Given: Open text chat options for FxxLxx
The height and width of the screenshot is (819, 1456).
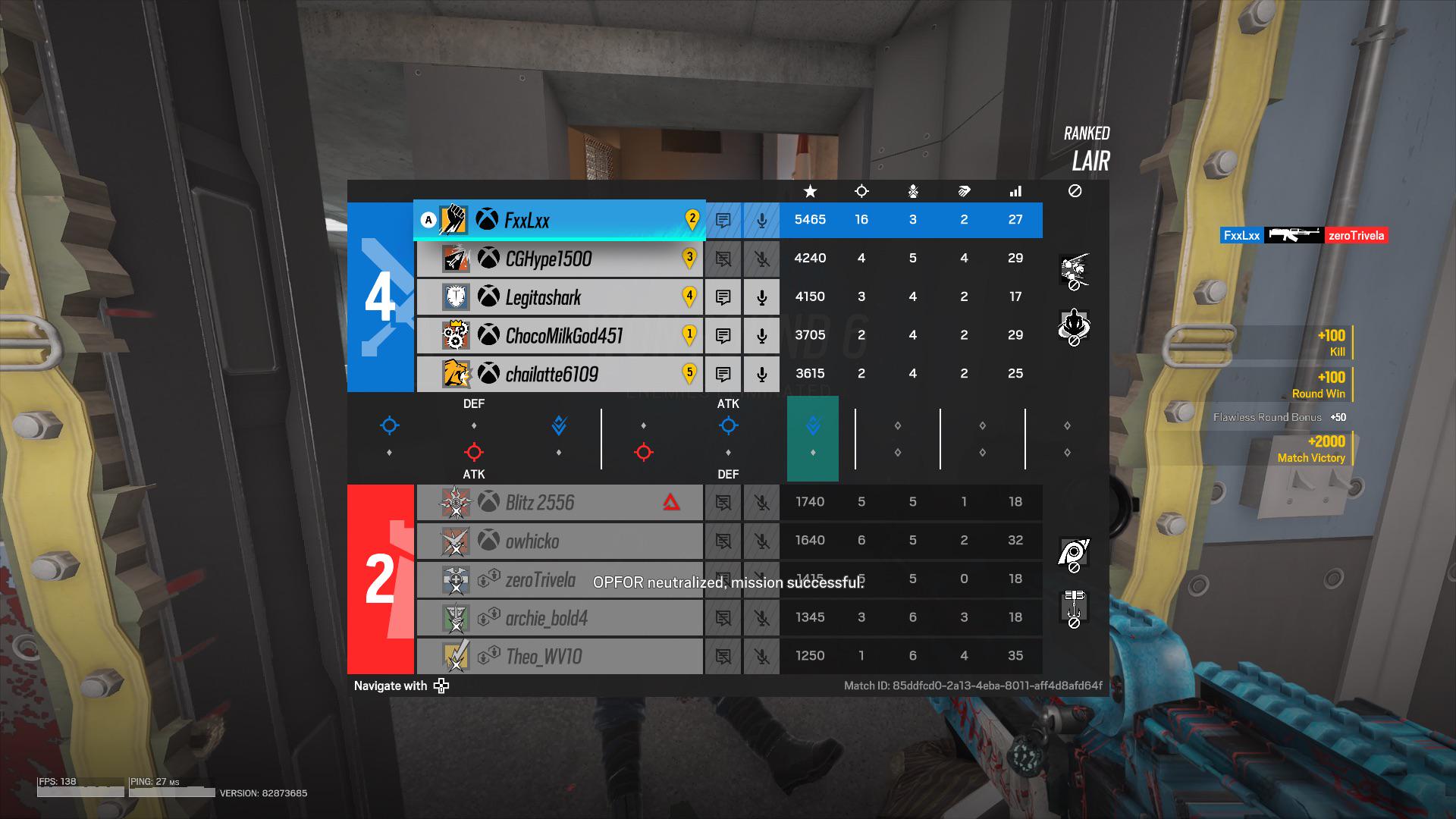Looking at the screenshot, I should (723, 220).
